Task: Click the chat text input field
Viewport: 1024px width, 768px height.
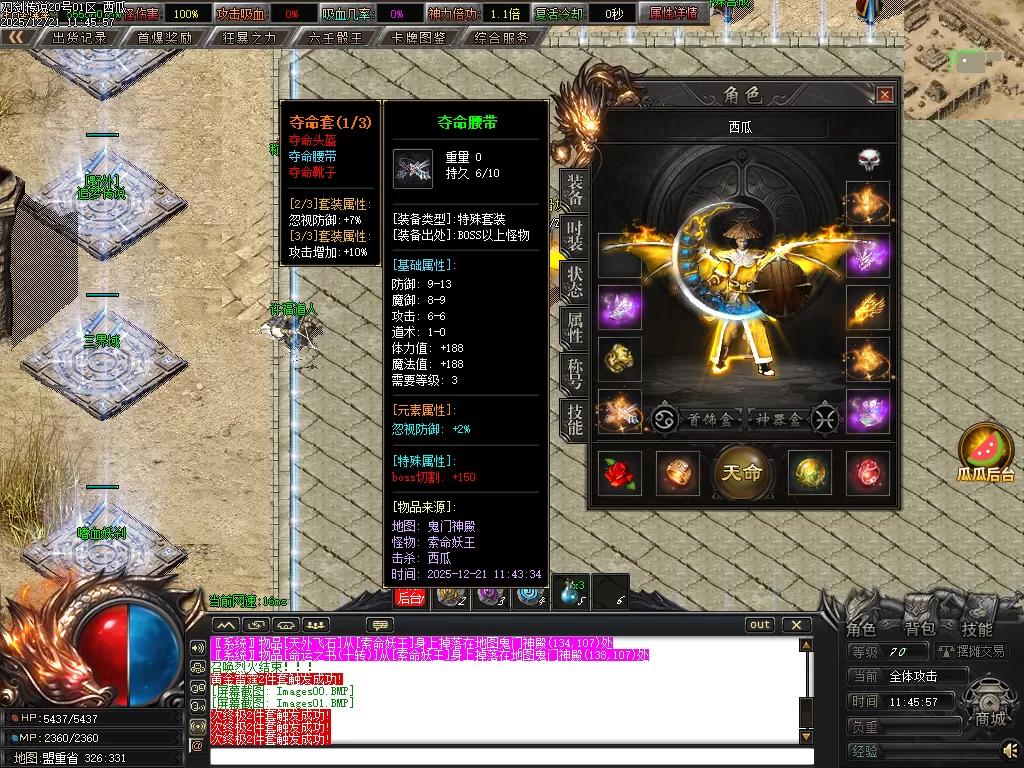Action: click(x=500, y=757)
